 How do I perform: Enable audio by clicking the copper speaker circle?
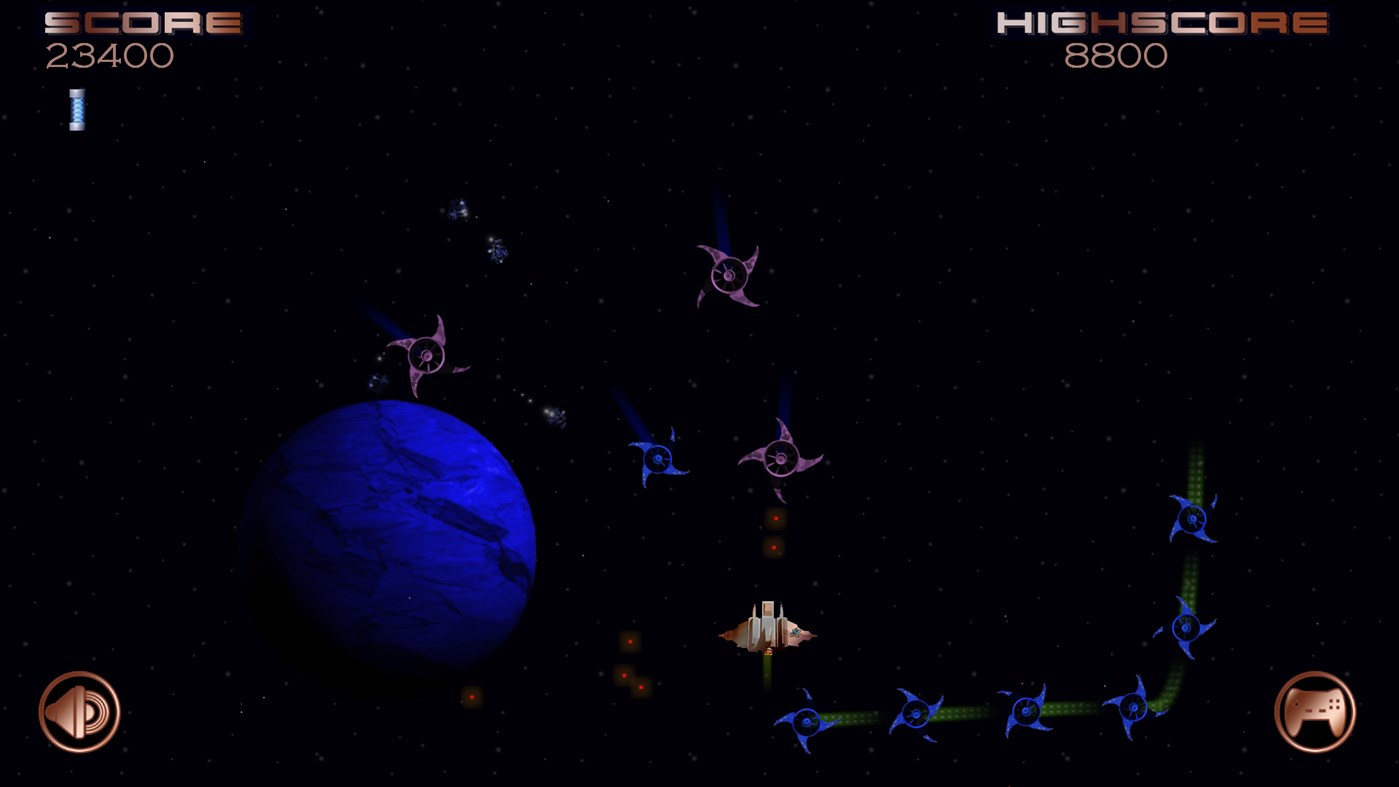(x=79, y=711)
